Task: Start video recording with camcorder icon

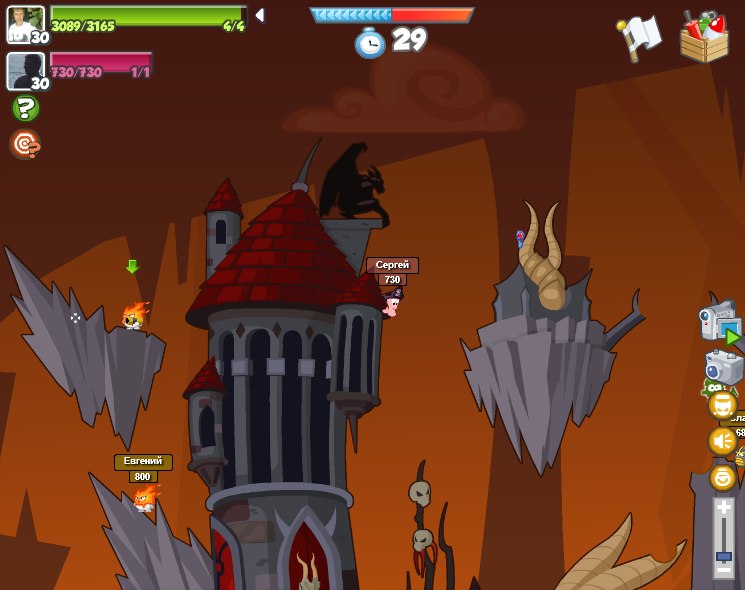Action: point(720,324)
